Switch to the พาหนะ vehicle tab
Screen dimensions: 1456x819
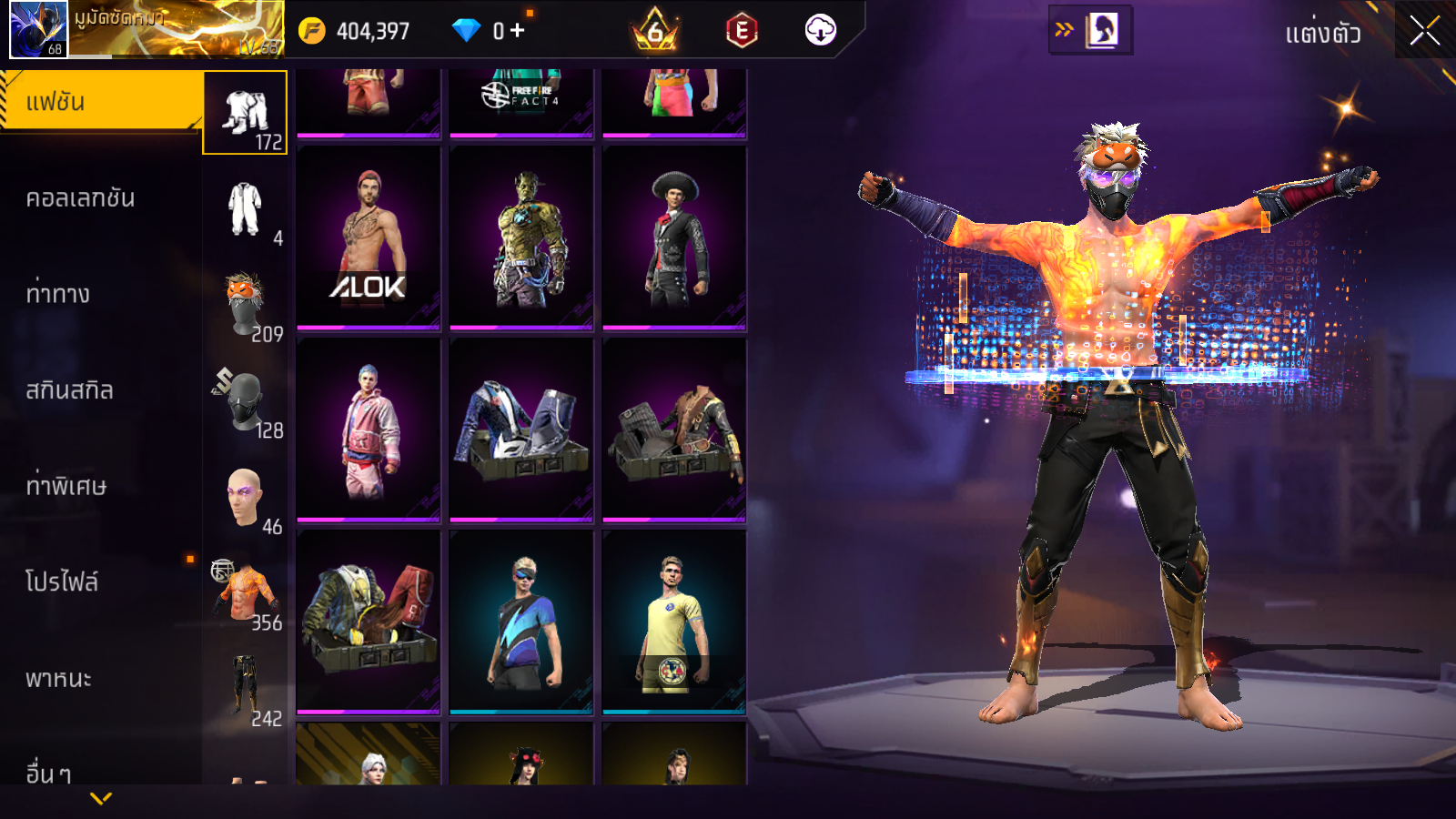pos(58,679)
